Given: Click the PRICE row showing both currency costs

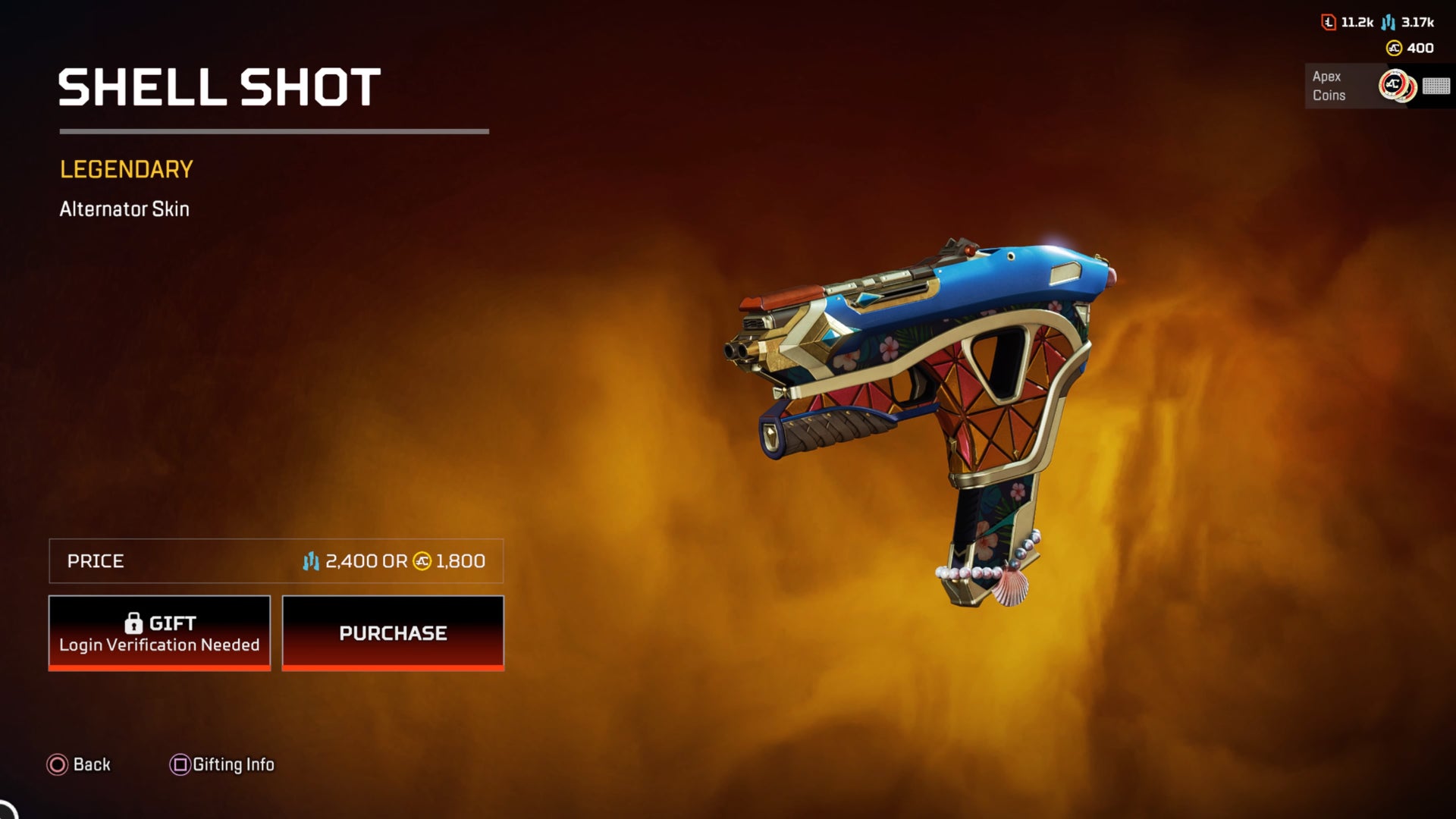Looking at the screenshot, I should coord(276,562).
